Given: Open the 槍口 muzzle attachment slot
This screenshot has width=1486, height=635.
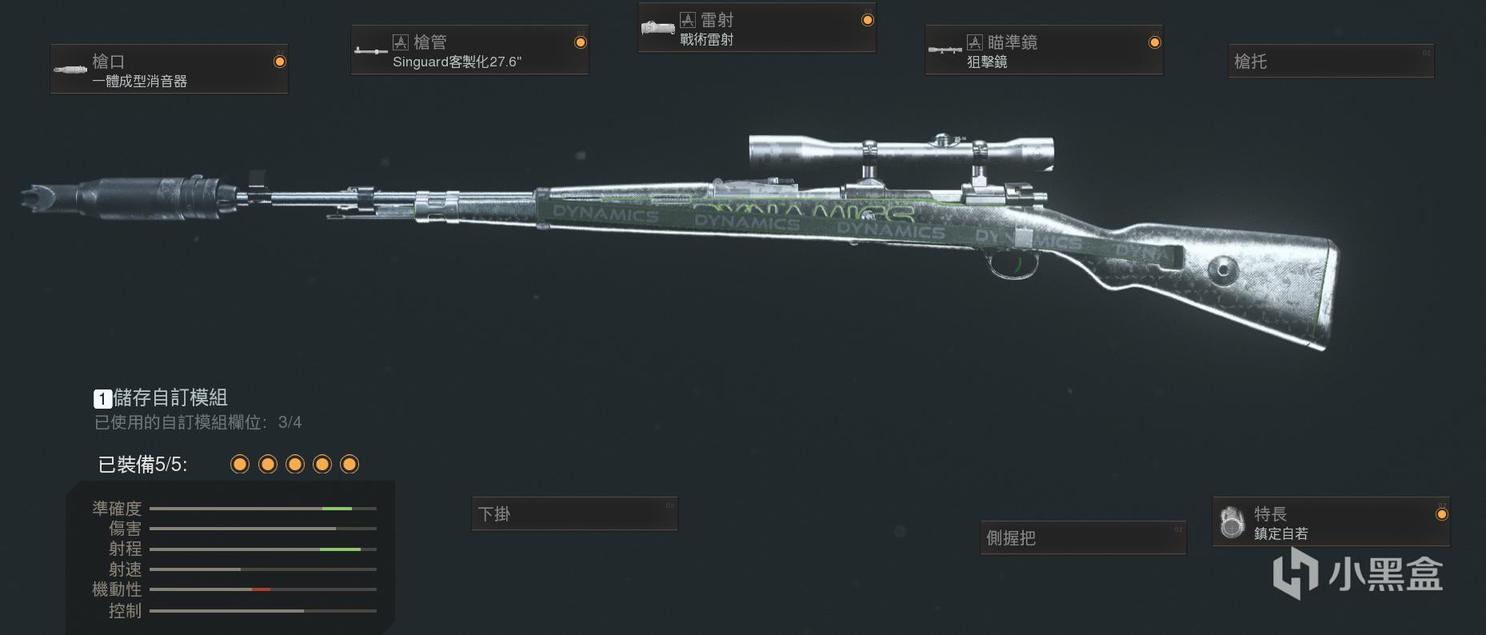Looking at the screenshot, I should [x=169, y=69].
